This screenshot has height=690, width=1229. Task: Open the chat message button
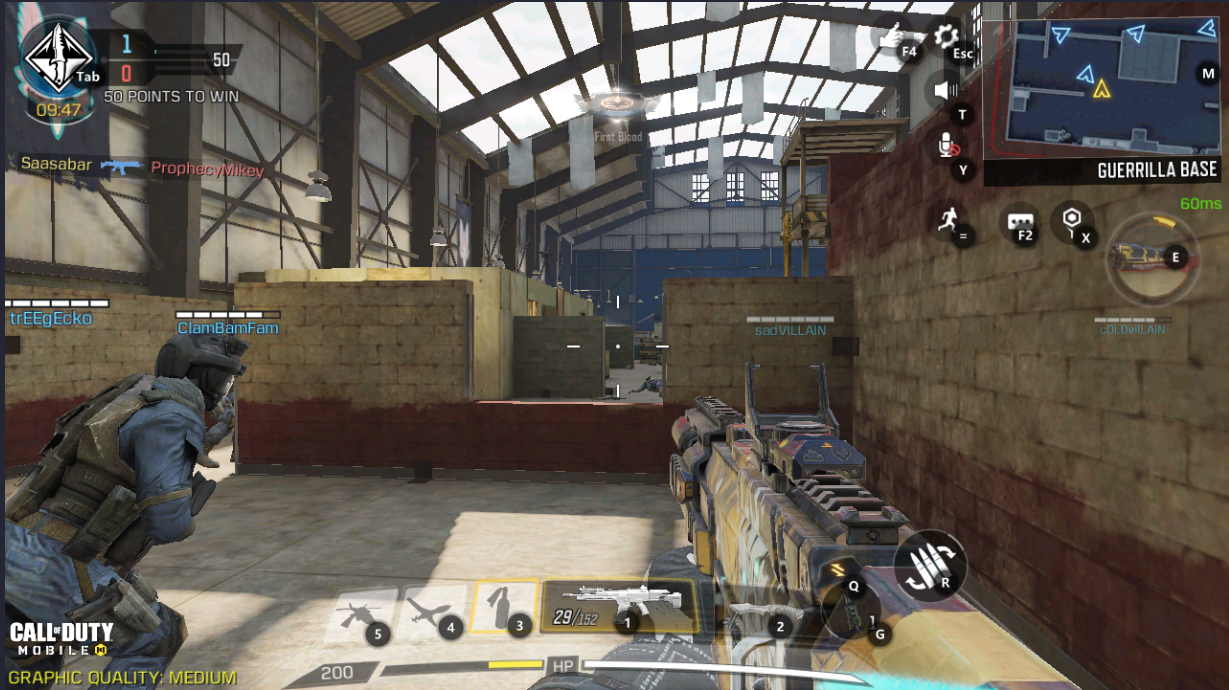(1019, 220)
